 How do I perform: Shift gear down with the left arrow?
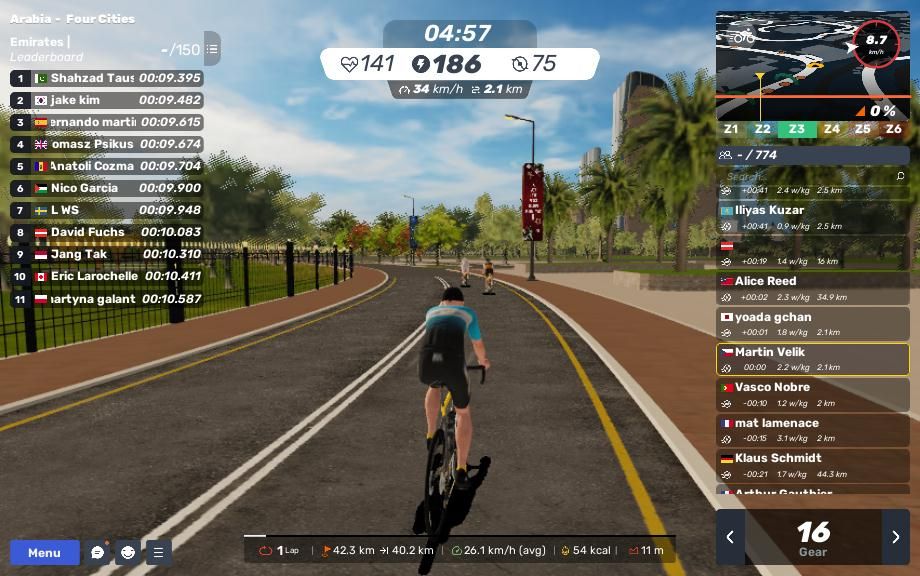click(730, 537)
